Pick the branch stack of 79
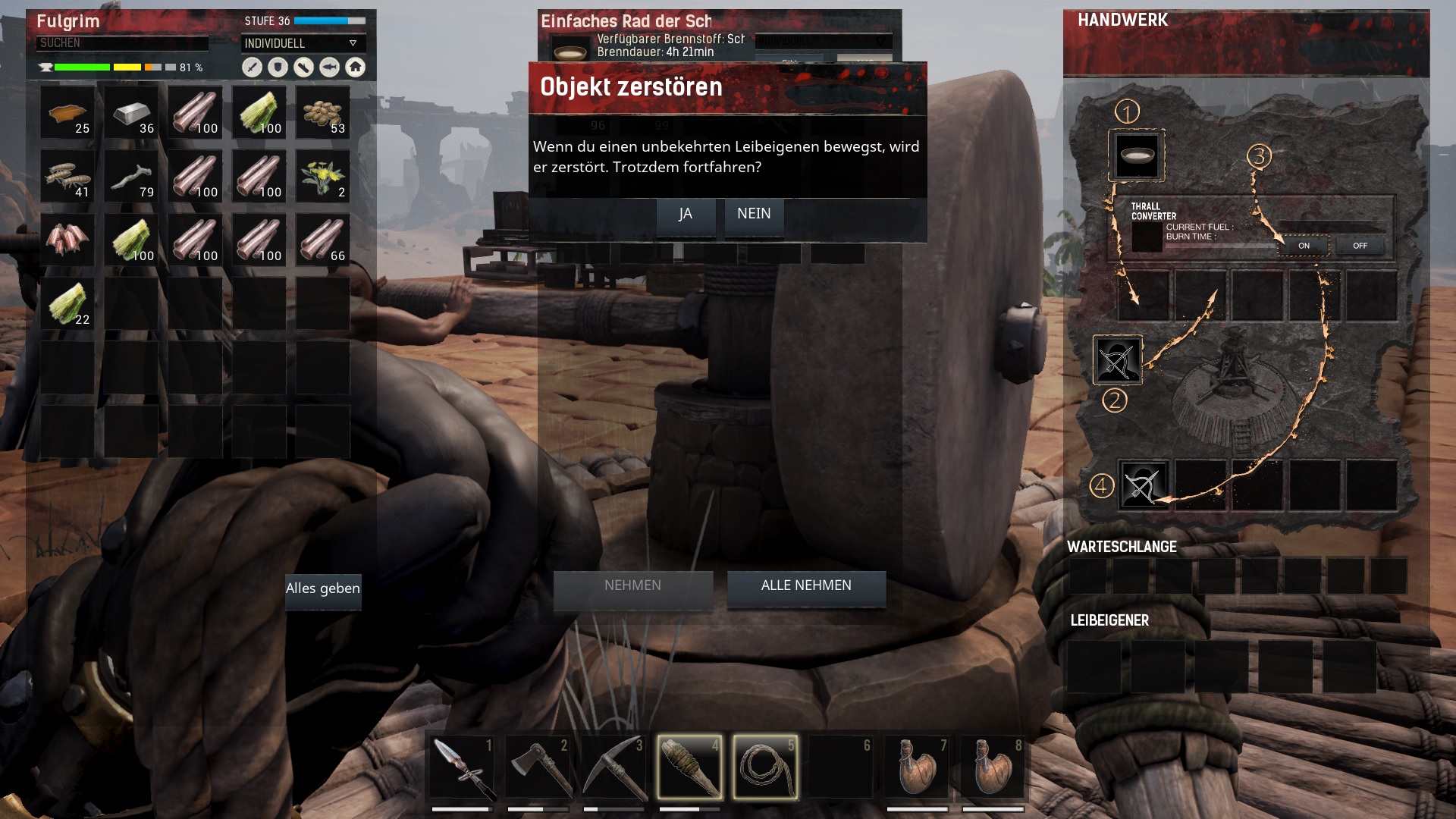The height and width of the screenshot is (819, 1456). tap(132, 177)
